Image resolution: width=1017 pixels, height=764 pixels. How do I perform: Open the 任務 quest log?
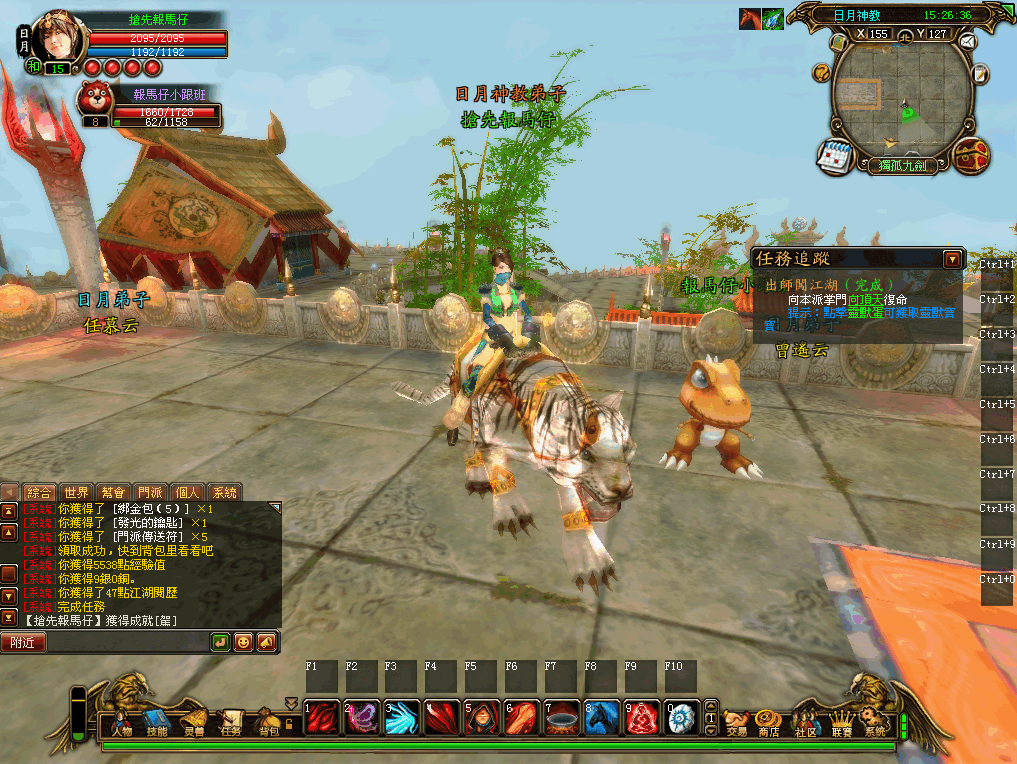click(x=231, y=721)
